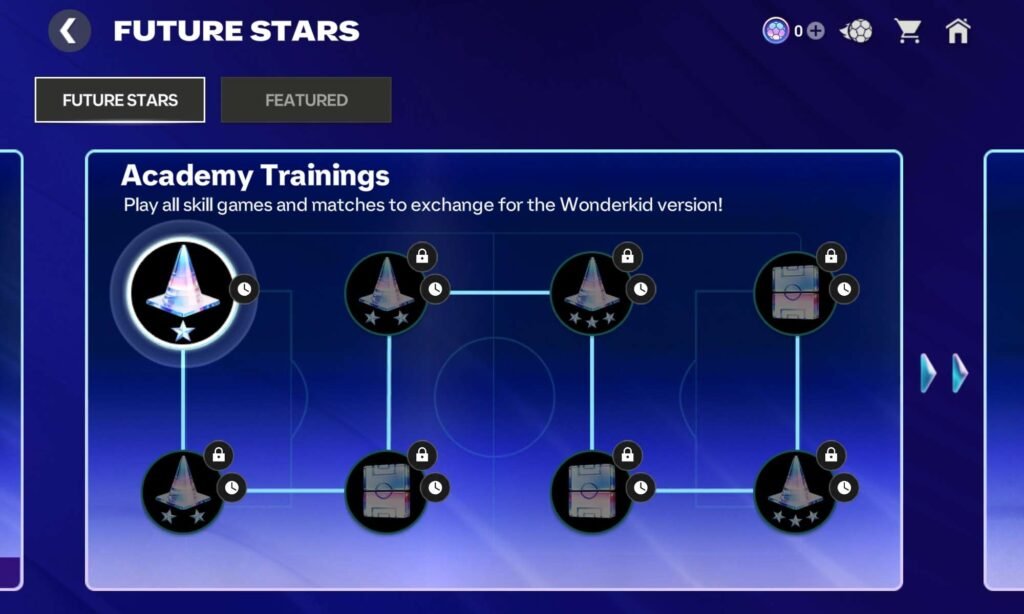Viewport: 1024px width, 614px height.
Task: Select the unlocked one-star cone training
Action: 183,293
